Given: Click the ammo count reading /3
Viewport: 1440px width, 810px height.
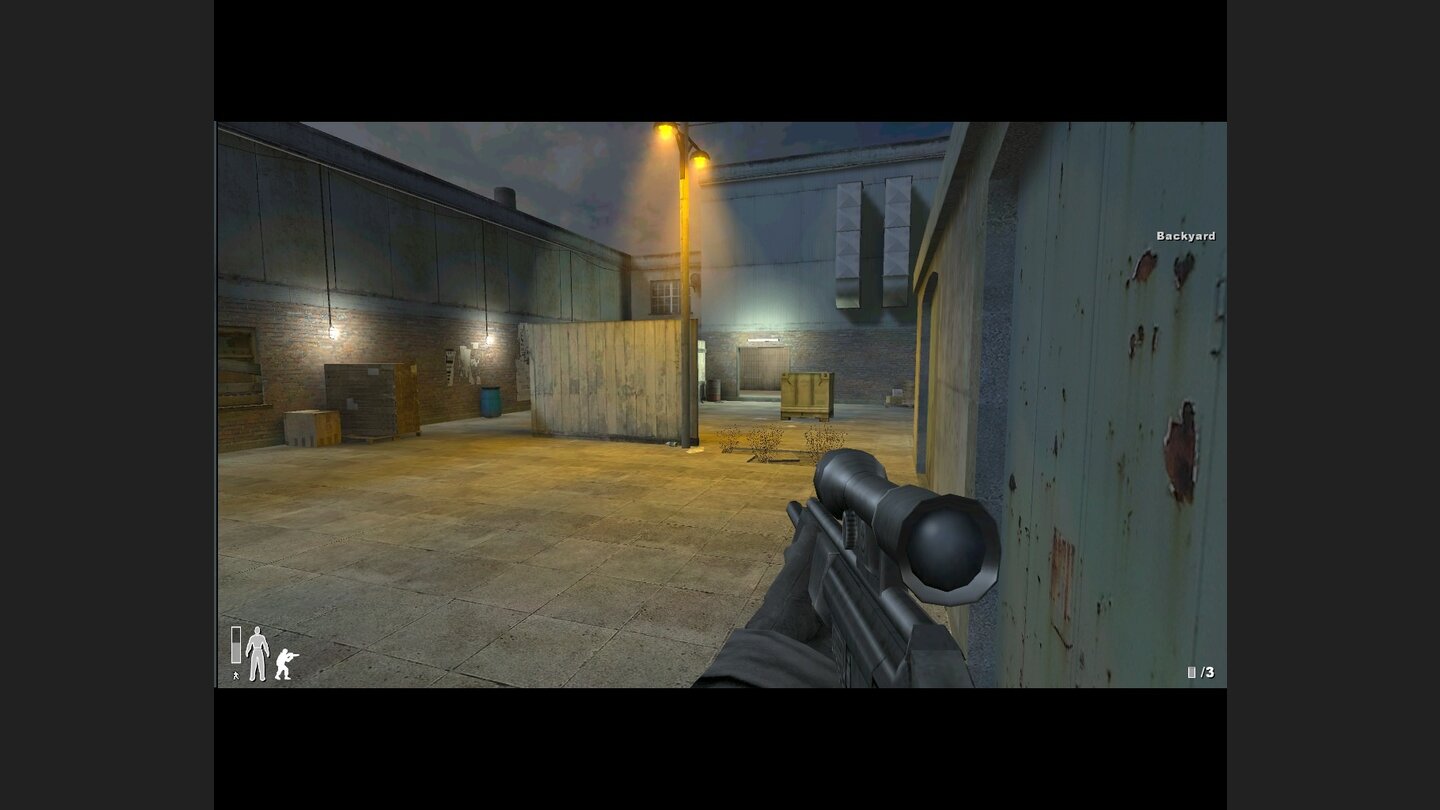Looking at the screenshot, I should (x=1207, y=674).
